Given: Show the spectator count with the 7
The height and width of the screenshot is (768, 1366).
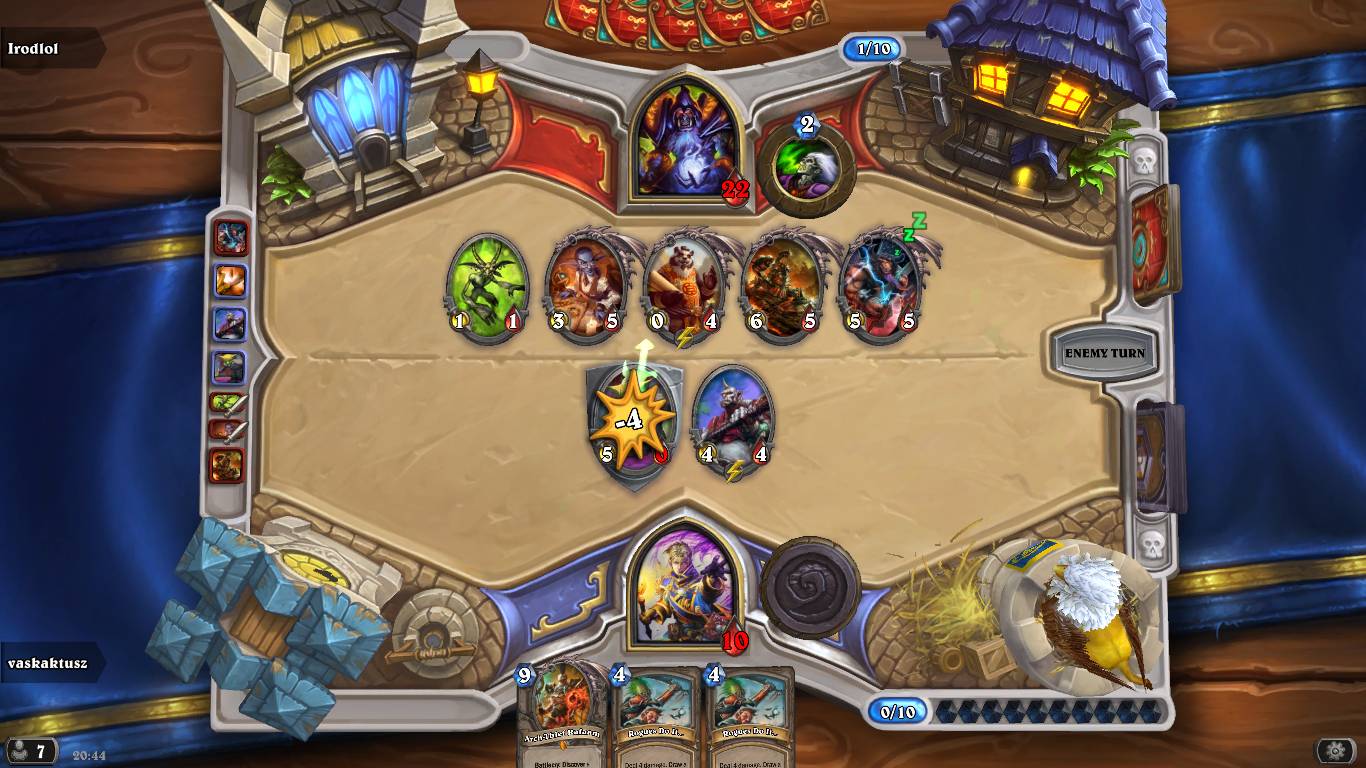Looking at the screenshot, I should pyautogui.click(x=28, y=751).
